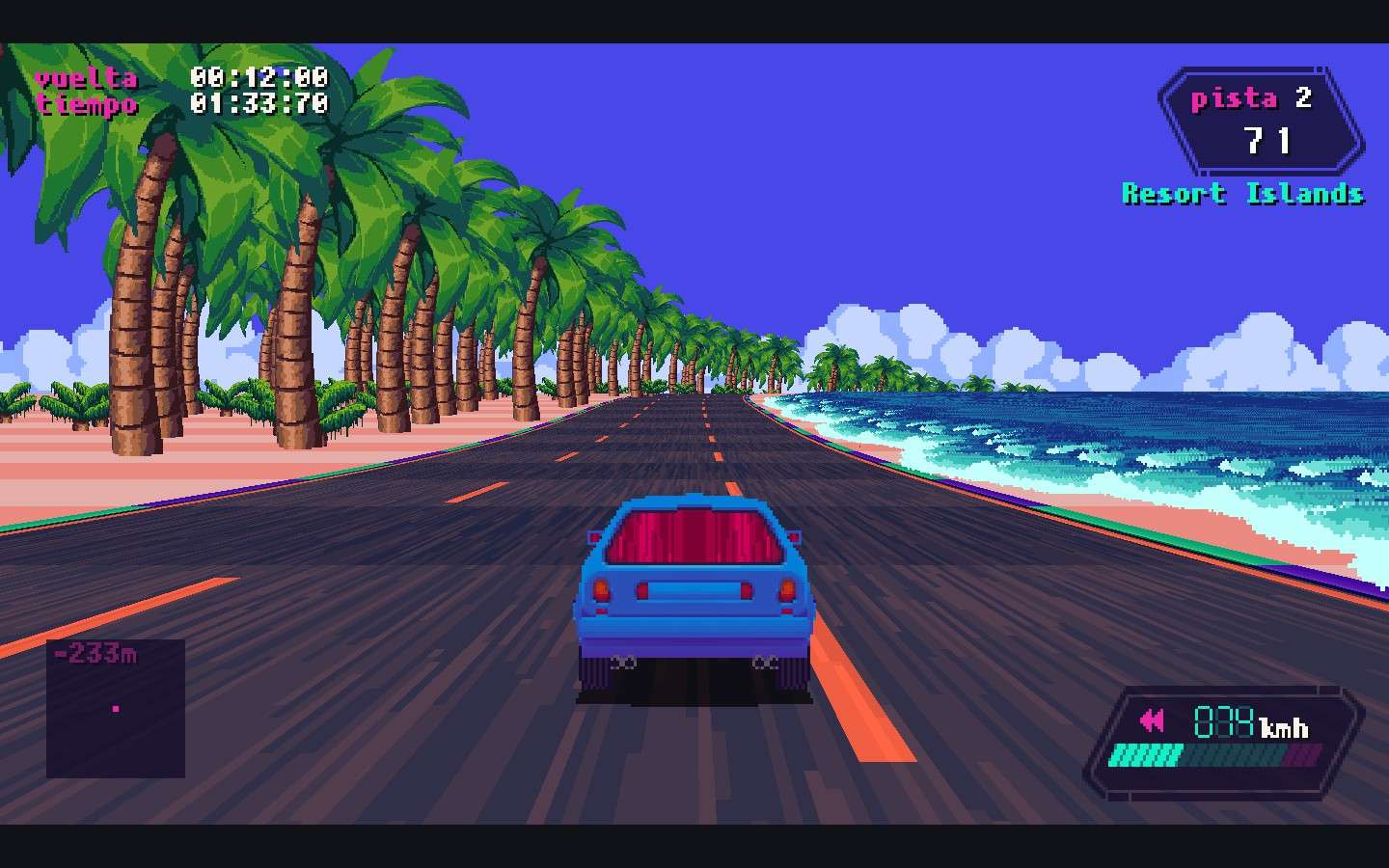The height and width of the screenshot is (868, 1389).
Task: Click the score value 71
Action: coord(1270,140)
